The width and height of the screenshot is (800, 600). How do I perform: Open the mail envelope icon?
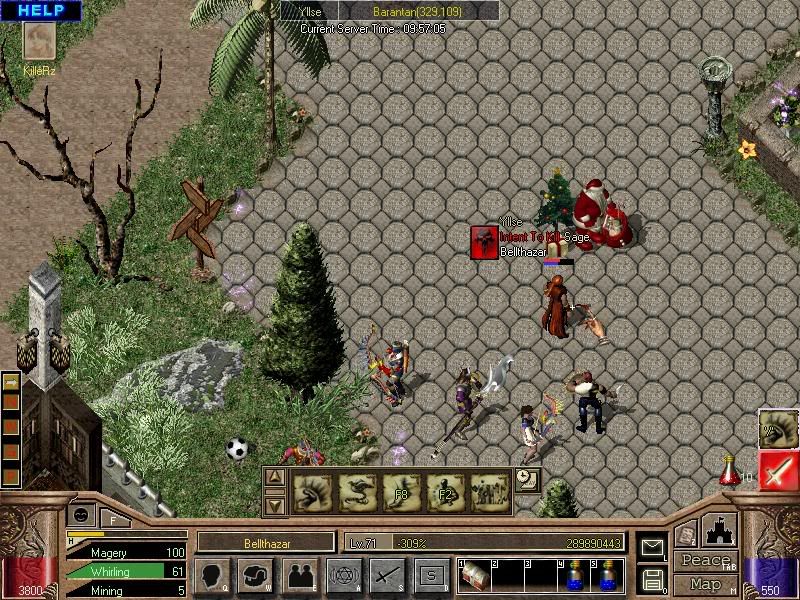(x=651, y=547)
